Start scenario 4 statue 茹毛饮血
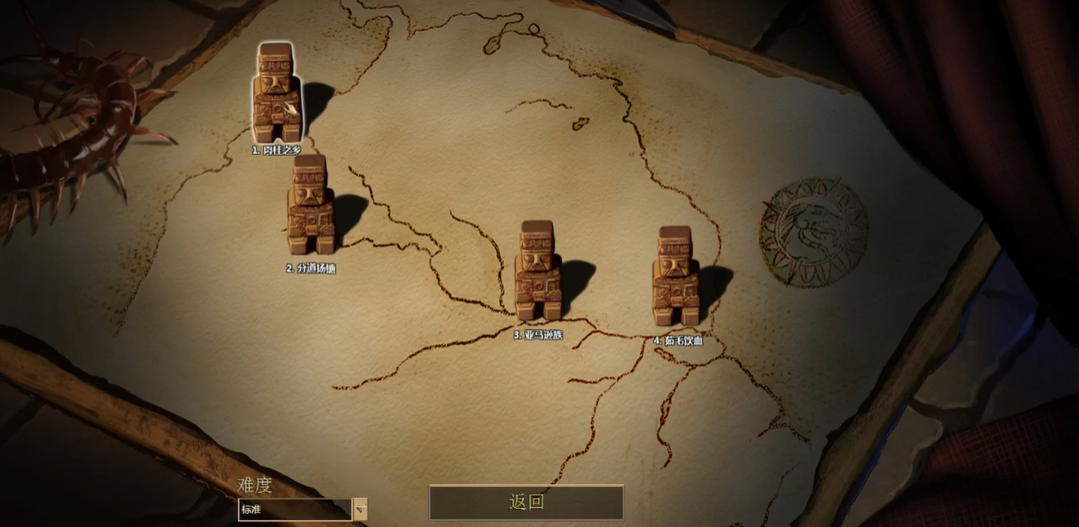The height and width of the screenshot is (527, 1079). pos(677,277)
